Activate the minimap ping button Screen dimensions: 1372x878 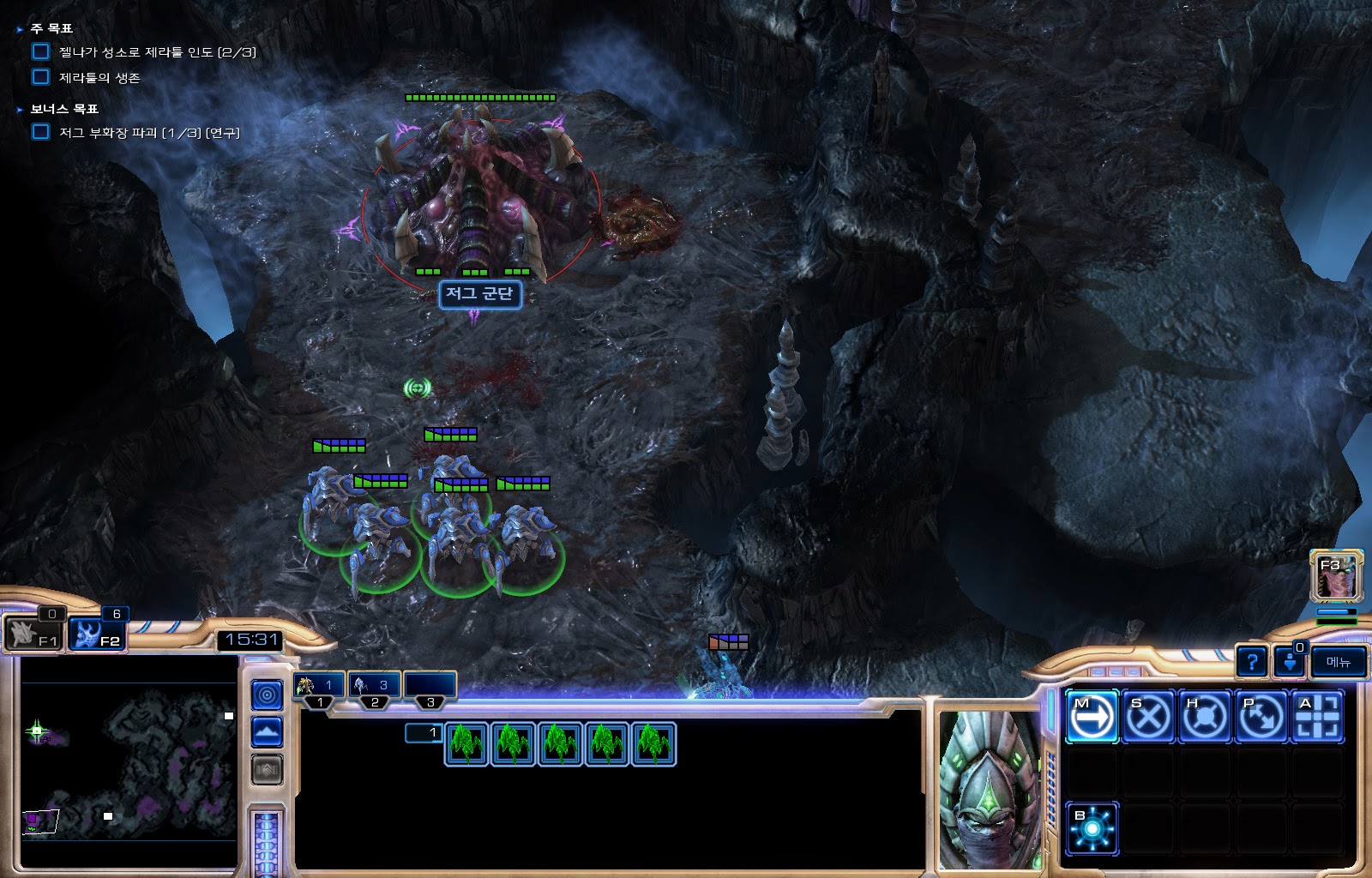point(267,695)
